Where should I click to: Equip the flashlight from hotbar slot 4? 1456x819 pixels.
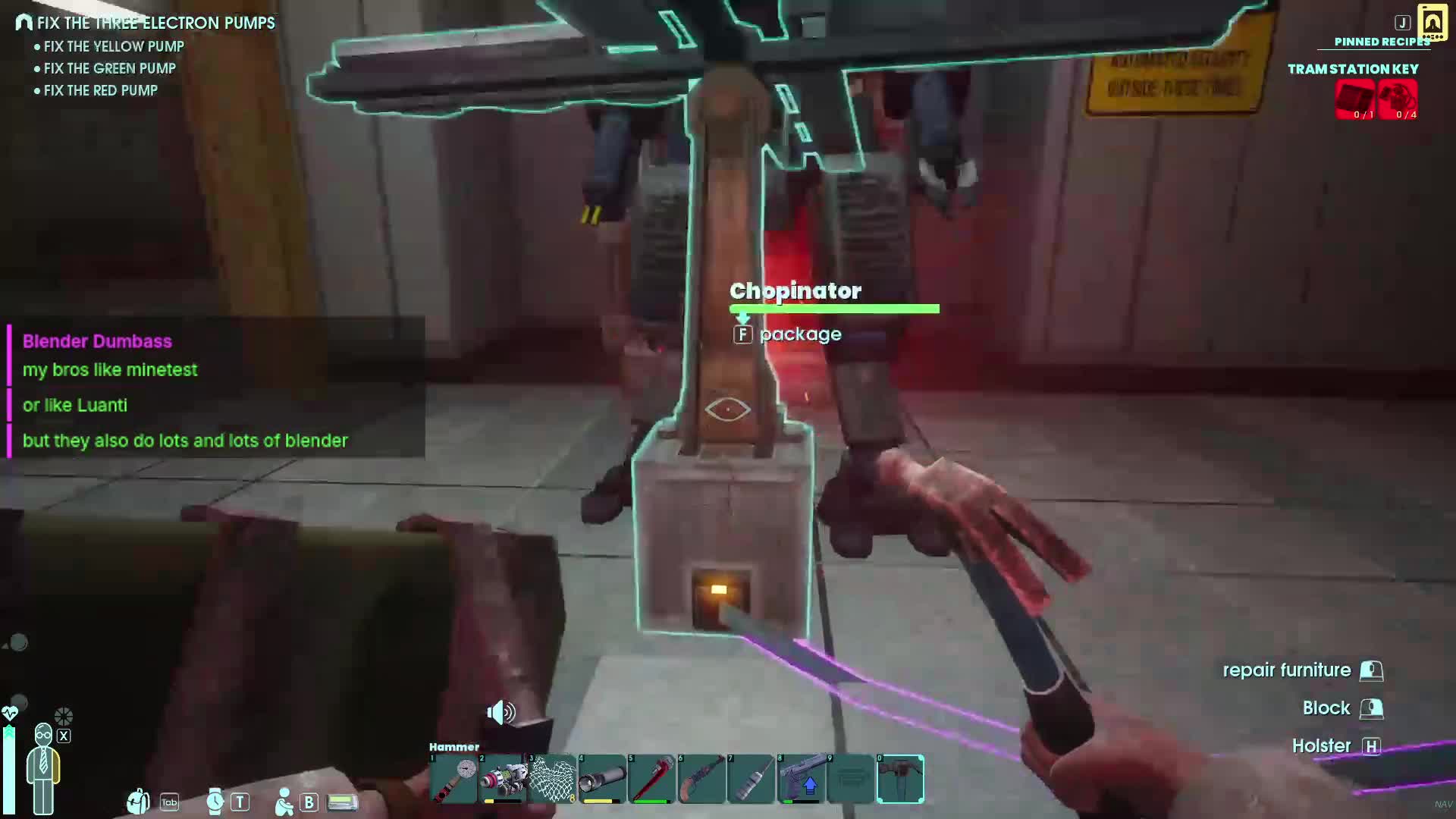(x=603, y=779)
